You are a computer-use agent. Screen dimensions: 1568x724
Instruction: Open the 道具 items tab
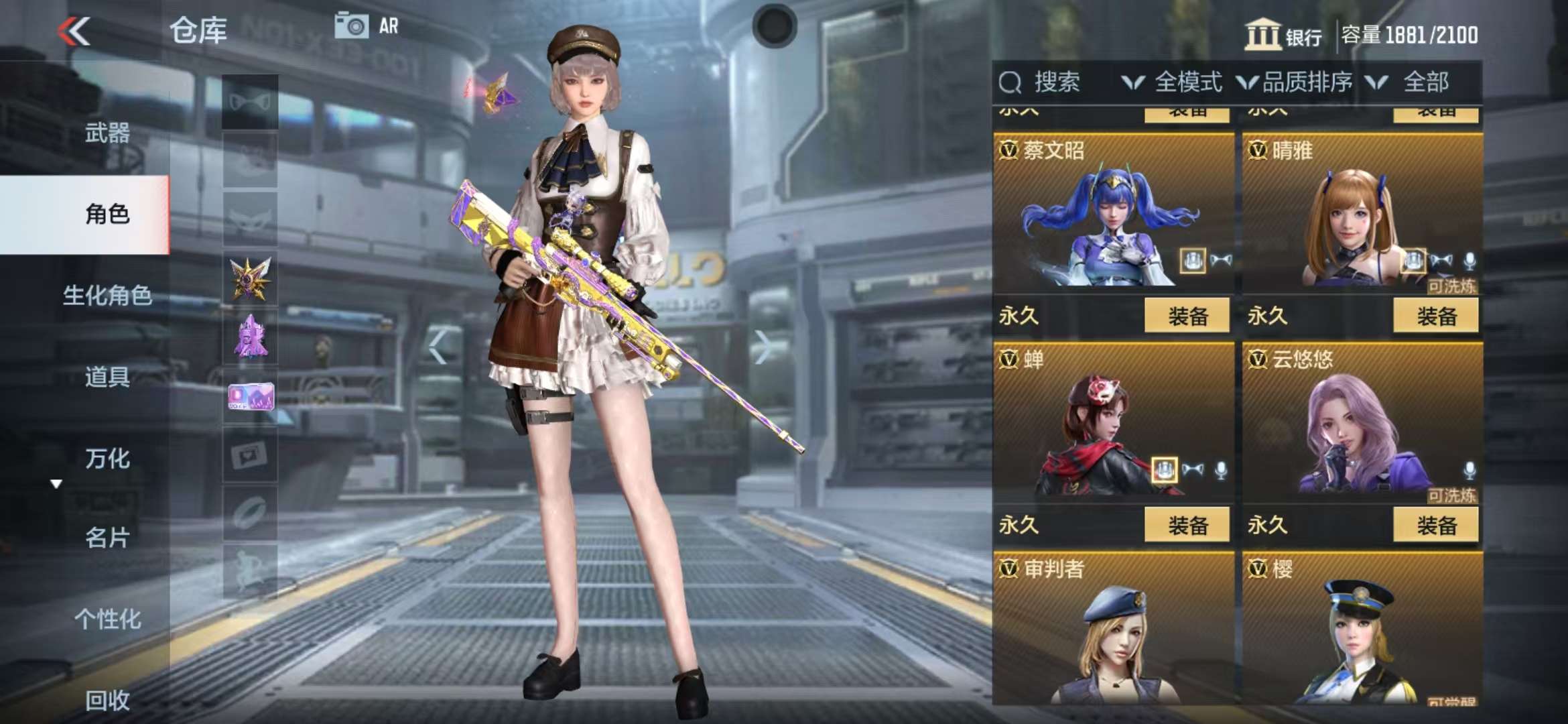point(107,377)
